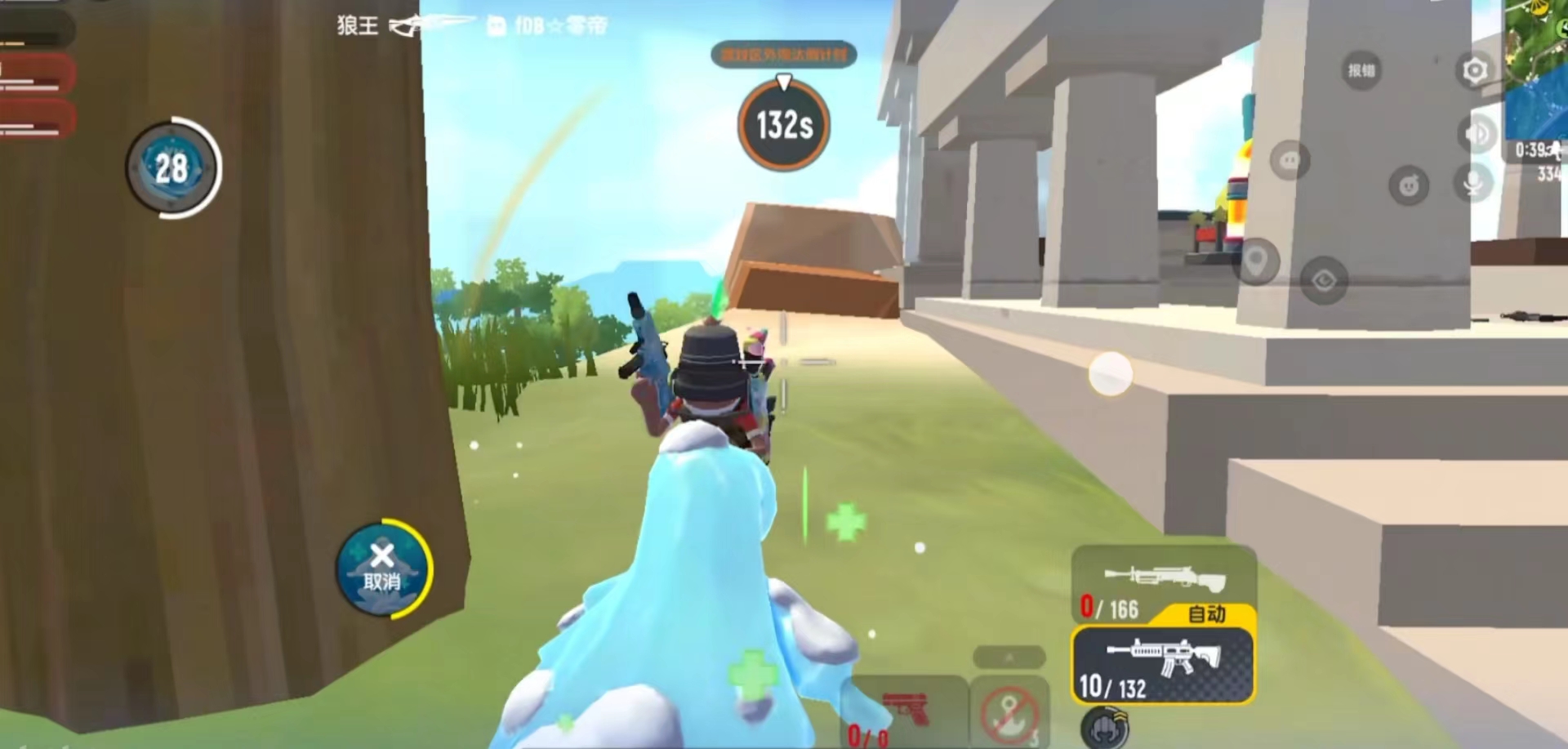The image size is (1568, 749).
Task: Toggle the 自动 fire mode label
Action: [x=1205, y=613]
